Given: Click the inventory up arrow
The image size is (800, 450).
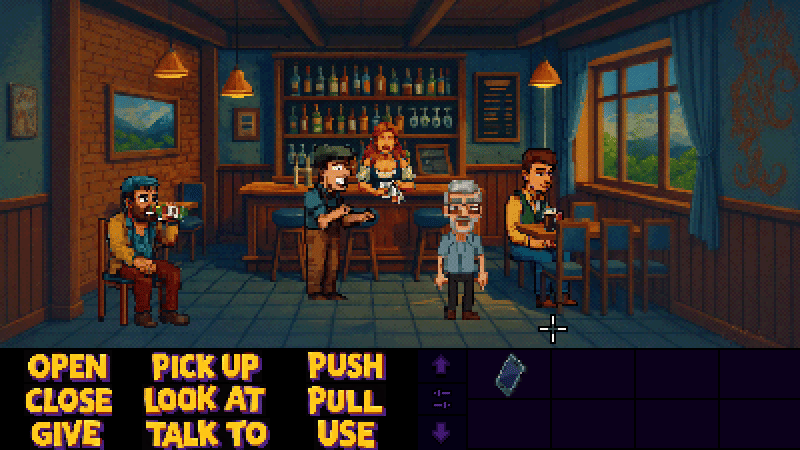Looking at the screenshot, I should (441, 366).
